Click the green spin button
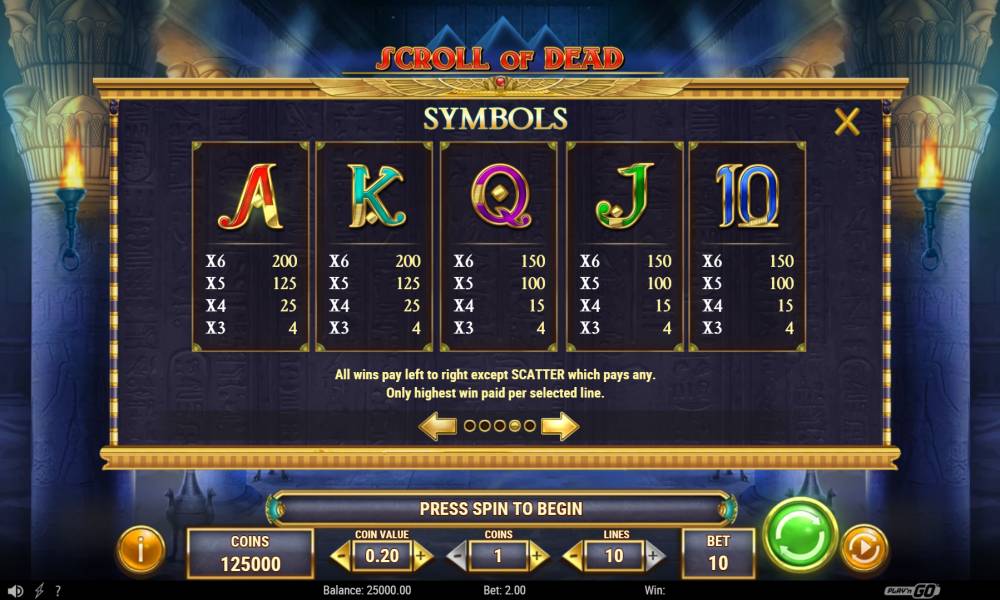The height and width of the screenshot is (600, 1000). [x=800, y=535]
